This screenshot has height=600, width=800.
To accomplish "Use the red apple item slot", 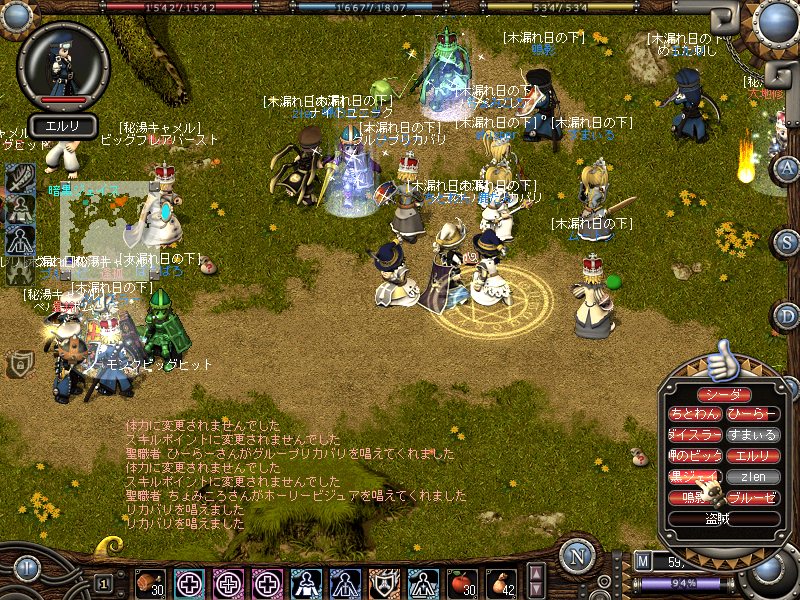I will tap(463, 581).
